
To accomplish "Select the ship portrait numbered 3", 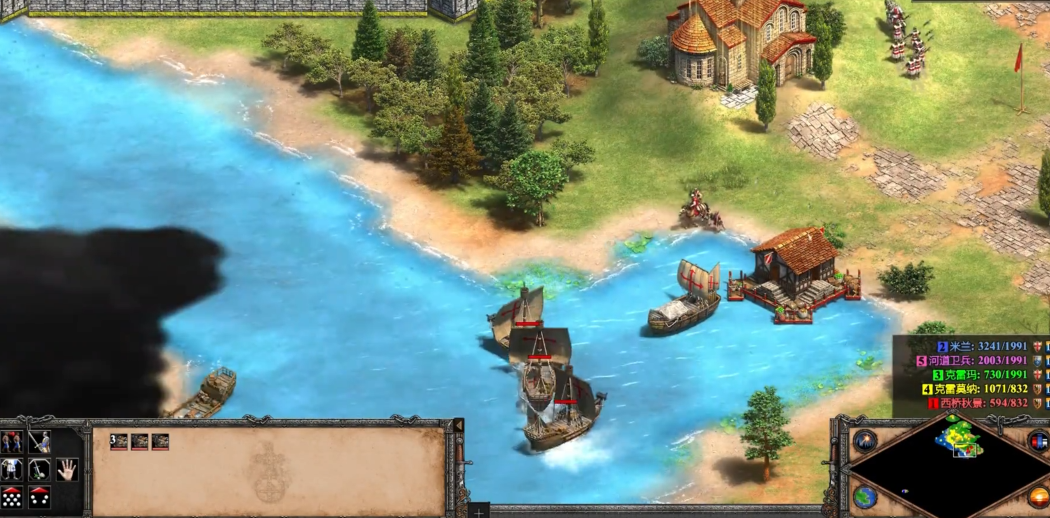I will [119, 441].
